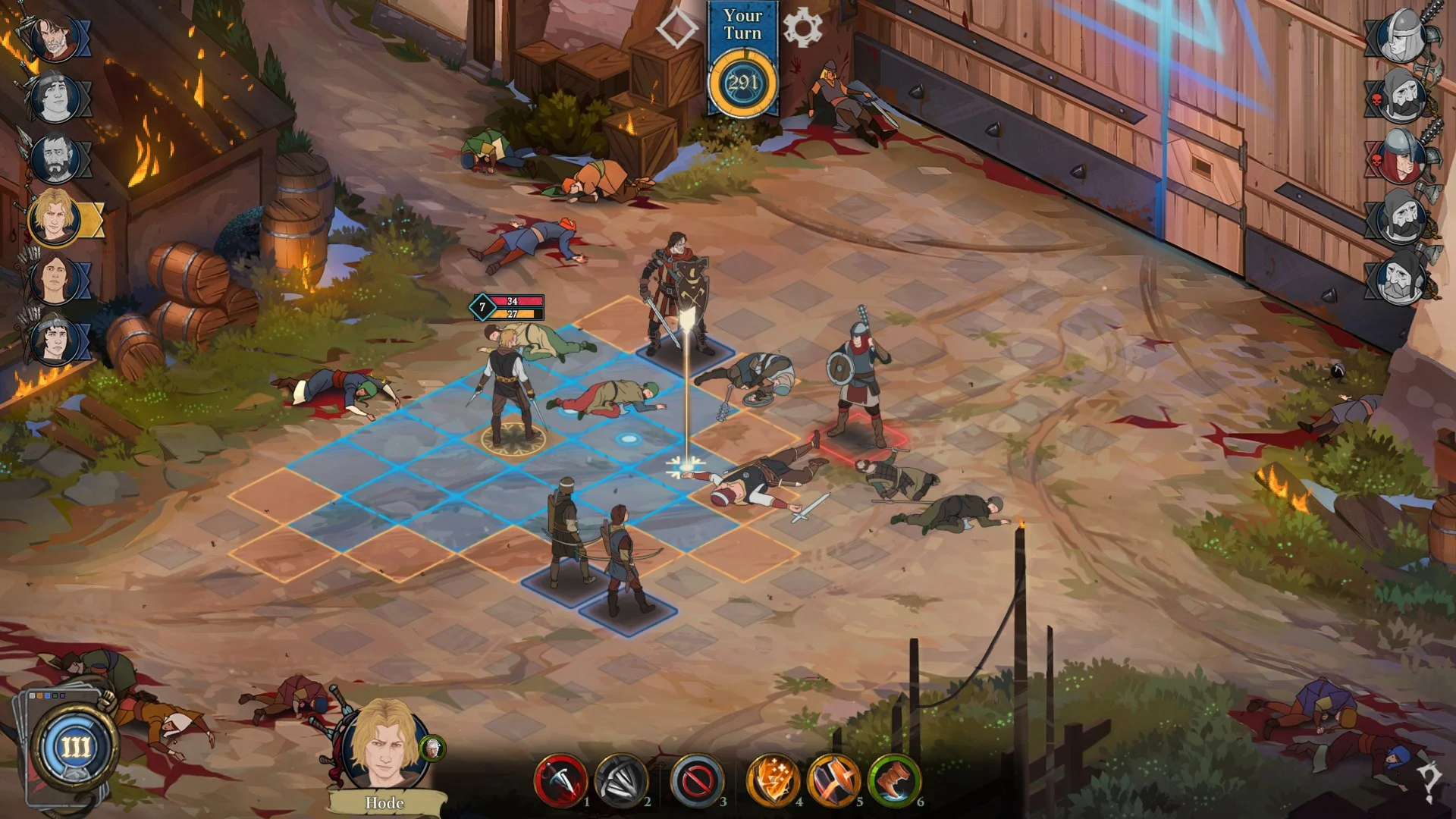
Task: Activate the dagger strike ability
Action: click(560, 780)
